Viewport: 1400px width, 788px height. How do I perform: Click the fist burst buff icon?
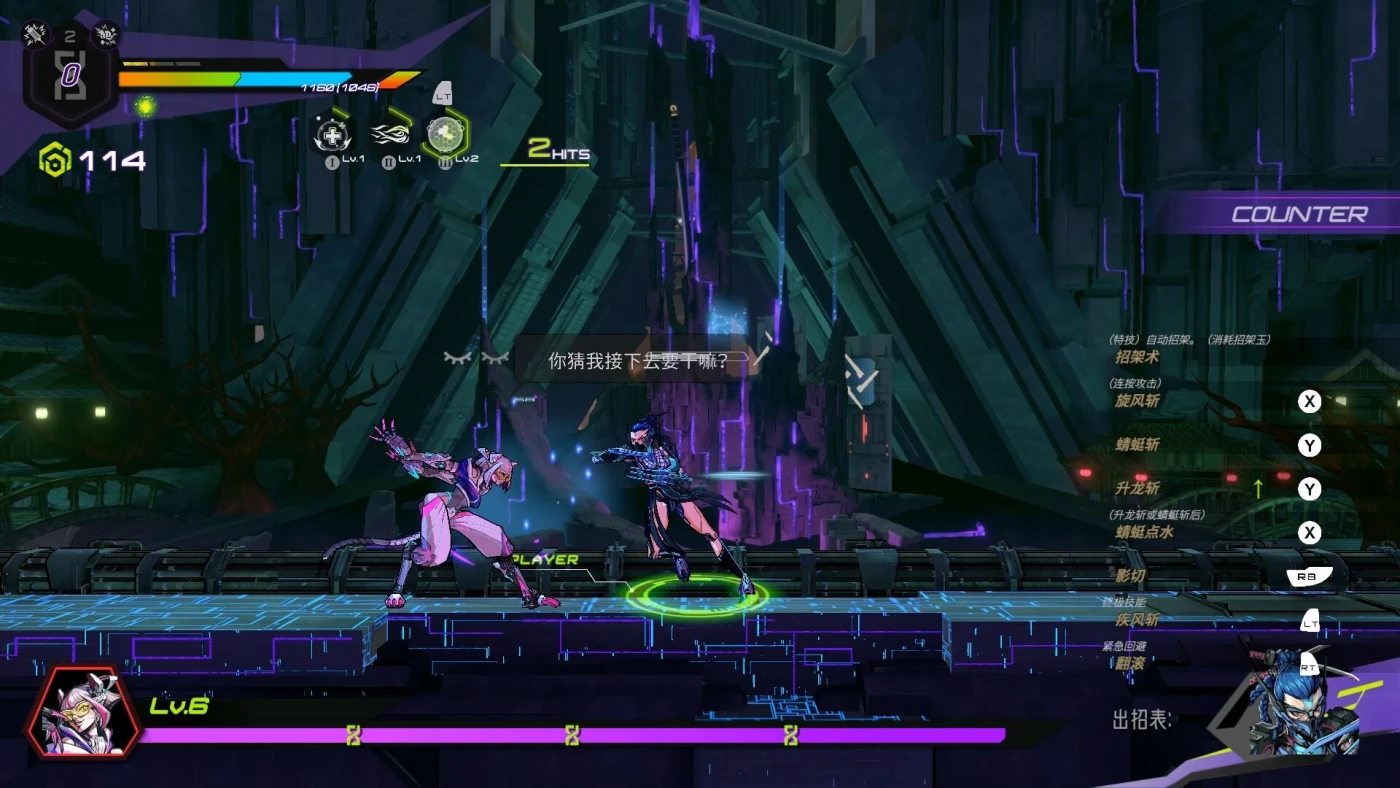tap(106, 34)
